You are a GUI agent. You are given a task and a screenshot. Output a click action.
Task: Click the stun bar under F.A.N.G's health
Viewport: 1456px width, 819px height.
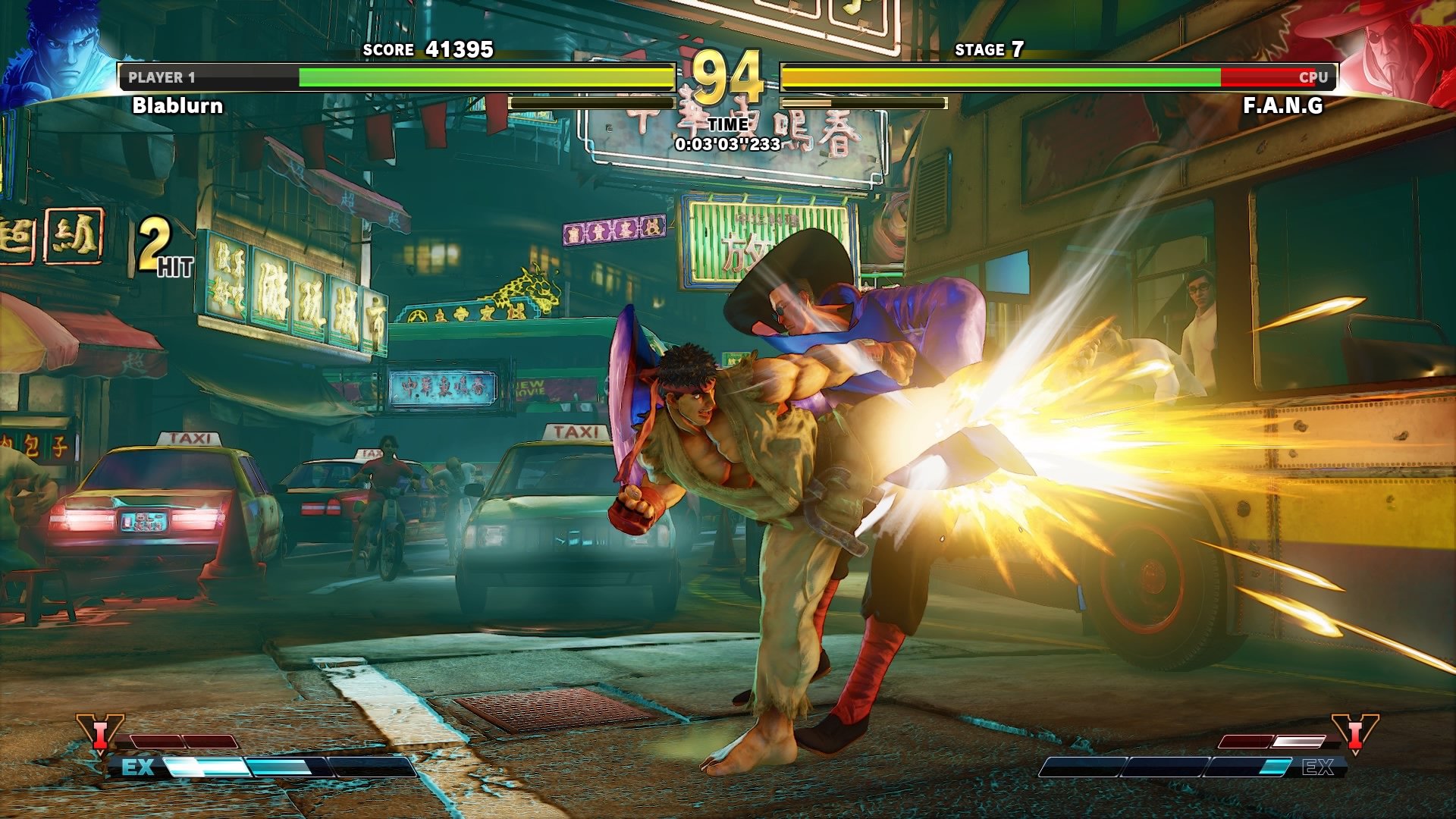[x=864, y=102]
